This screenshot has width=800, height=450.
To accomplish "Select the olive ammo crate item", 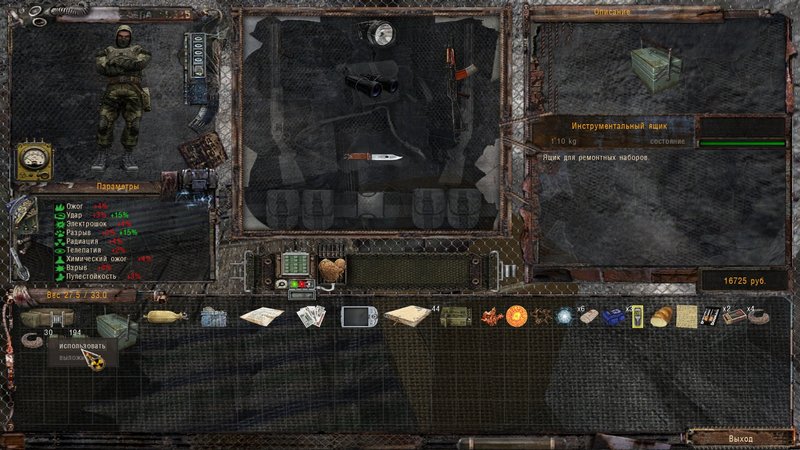I will tap(456, 317).
